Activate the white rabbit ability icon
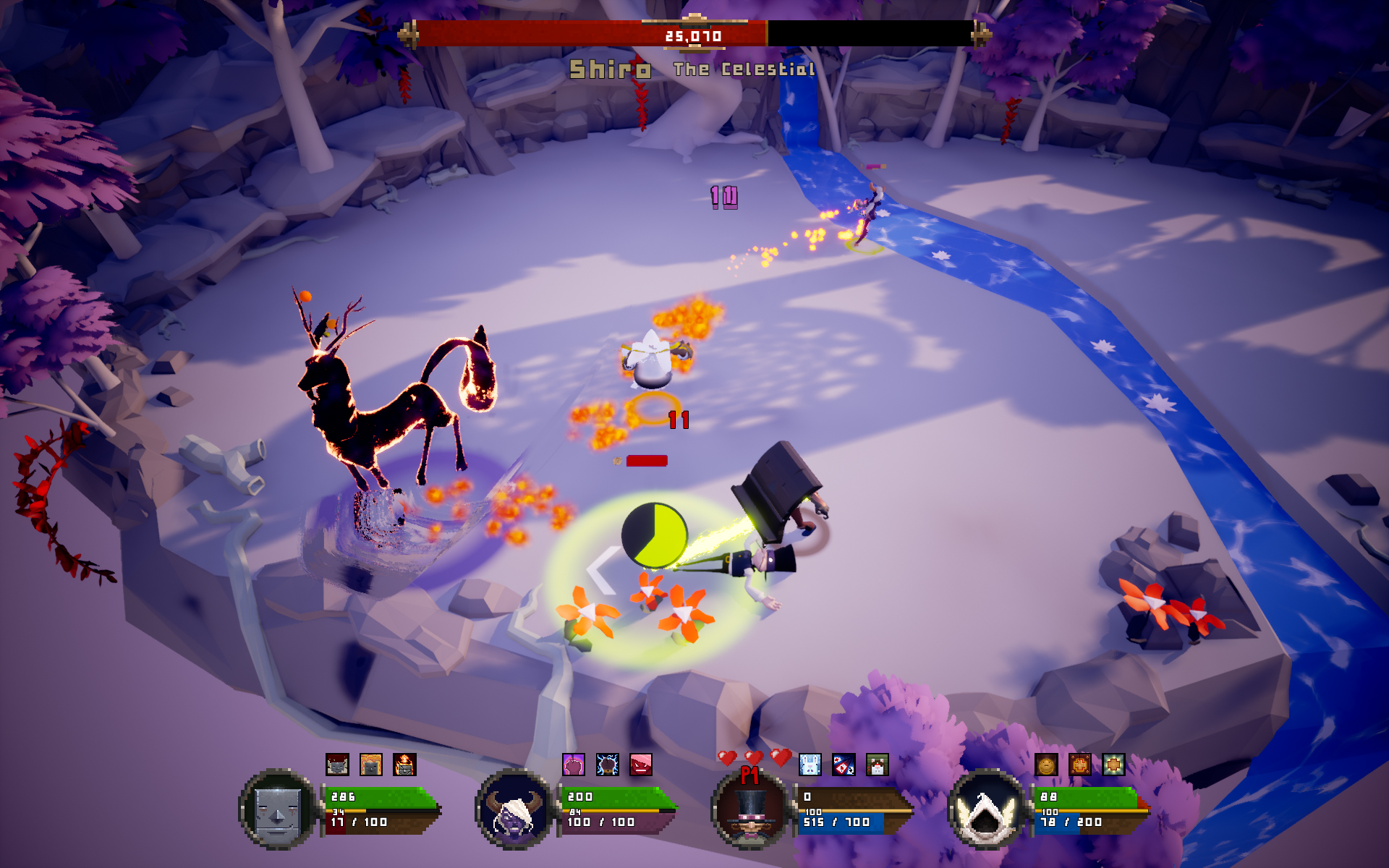This screenshot has height=868, width=1389. 810,765
